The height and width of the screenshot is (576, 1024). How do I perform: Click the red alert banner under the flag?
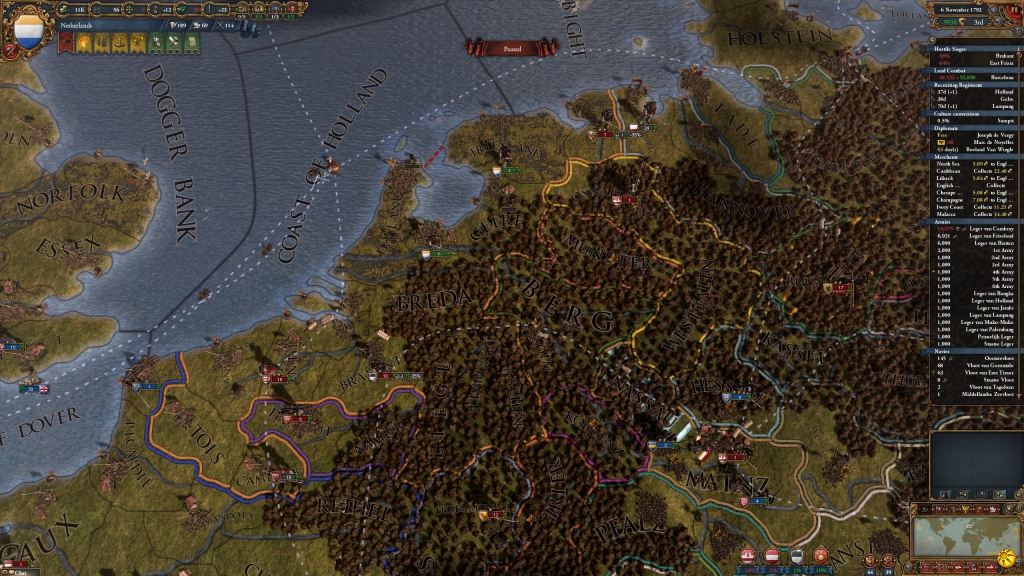[66, 43]
